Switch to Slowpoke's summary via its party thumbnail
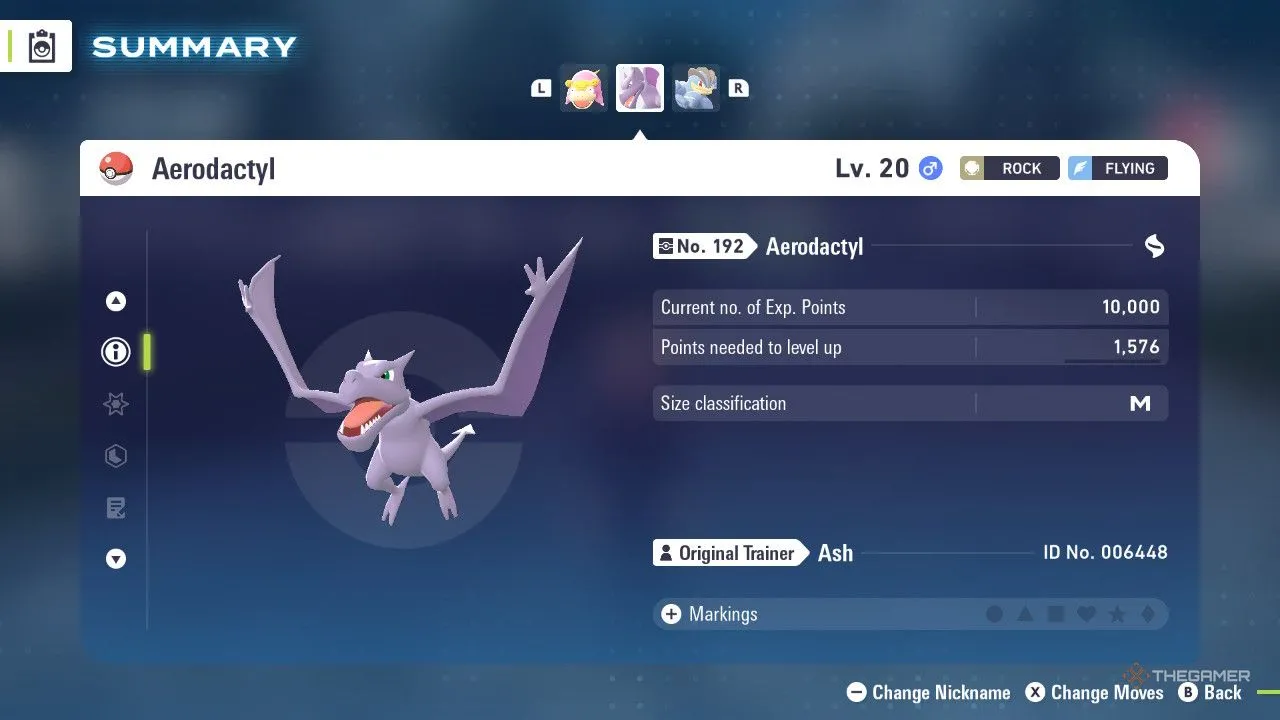Image resolution: width=1280 pixels, height=720 pixels. coord(583,88)
